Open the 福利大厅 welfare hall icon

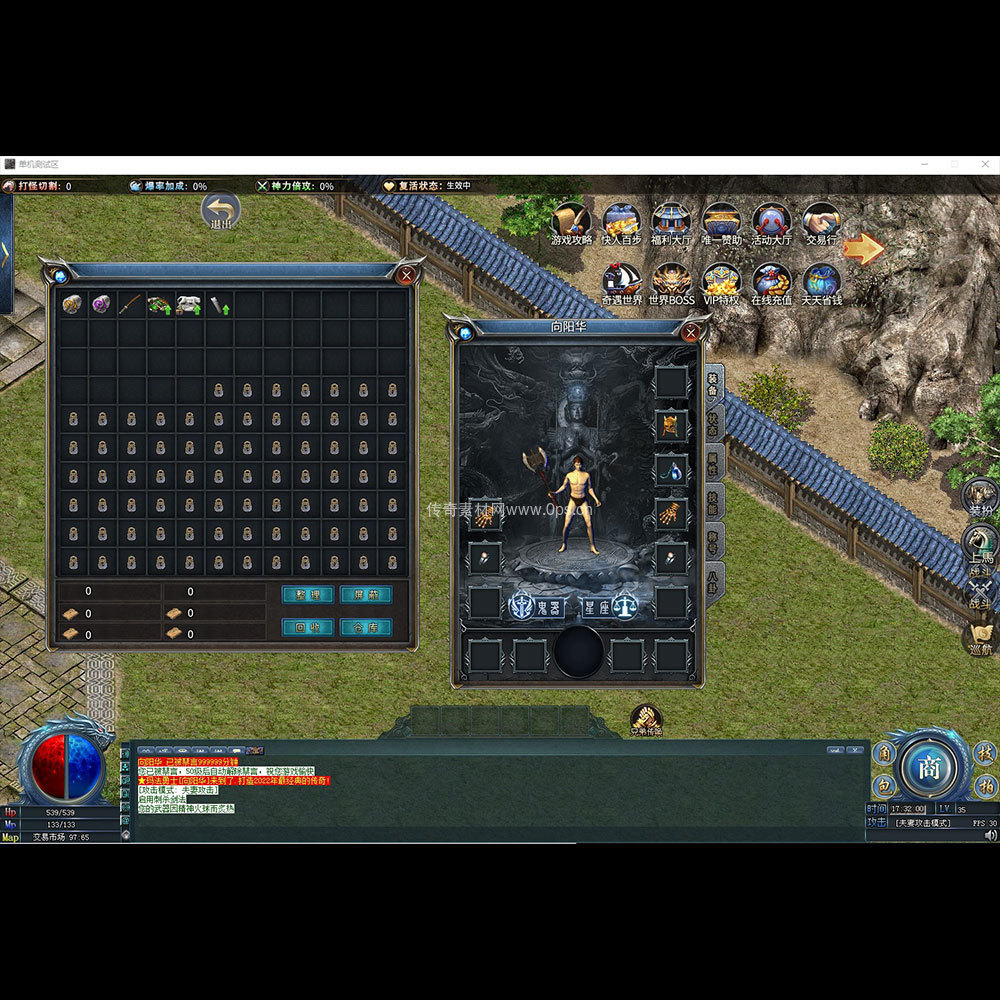coord(671,223)
